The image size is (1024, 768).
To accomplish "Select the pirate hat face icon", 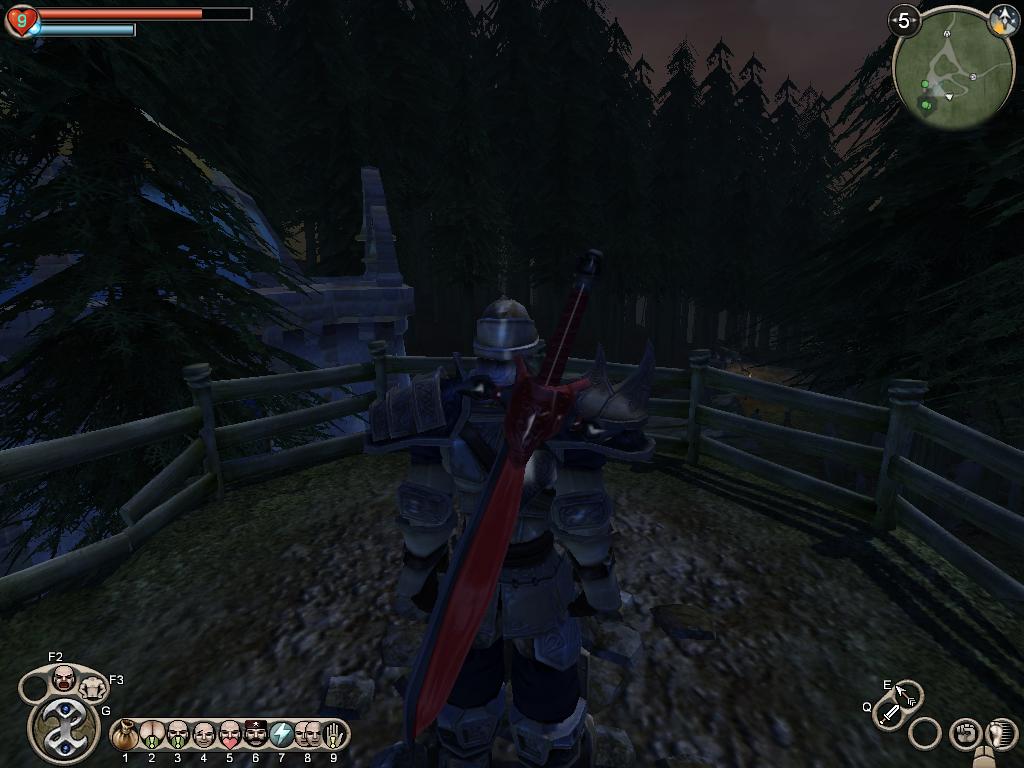I will pyautogui.click(x=256, y=735).
